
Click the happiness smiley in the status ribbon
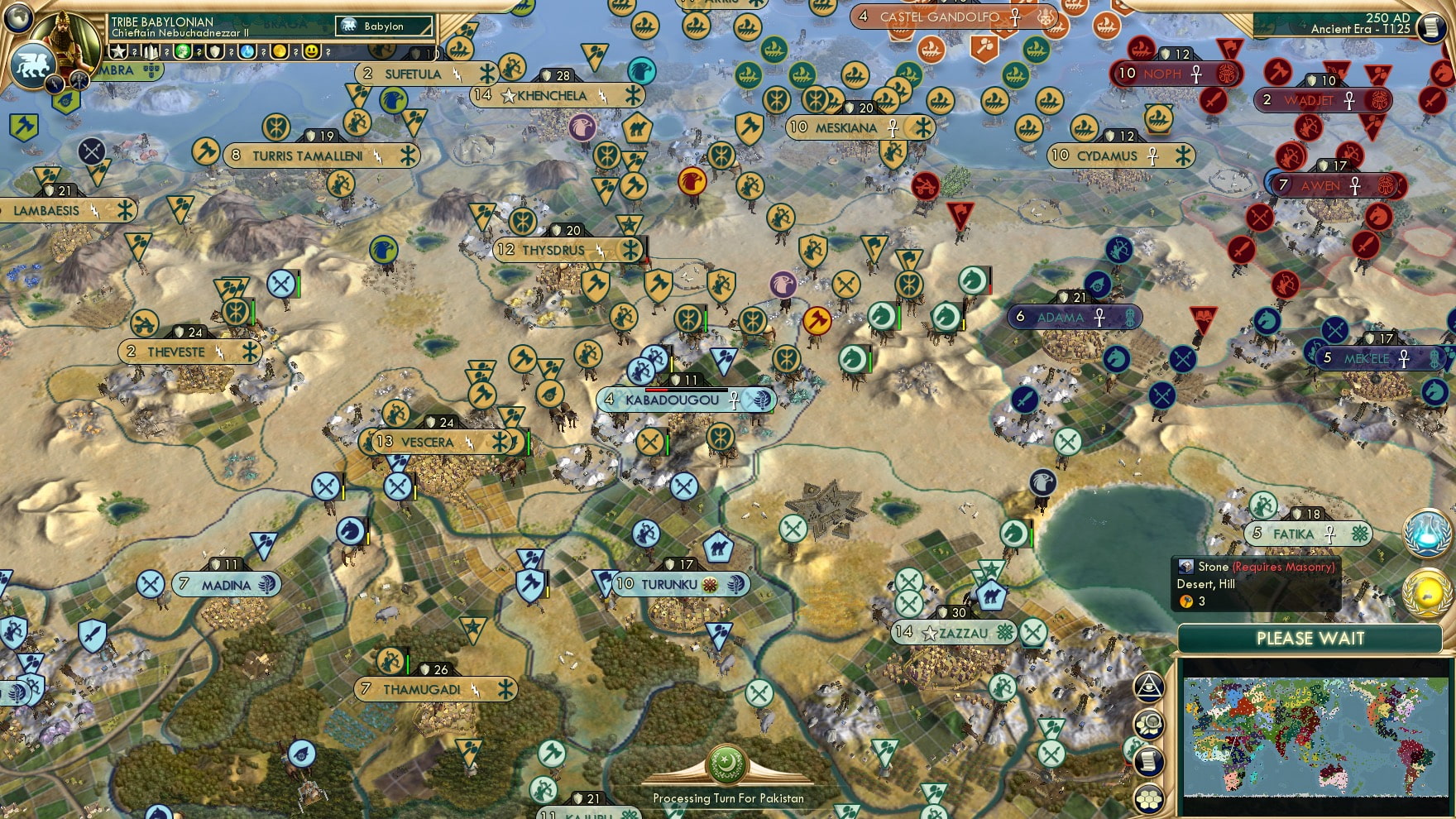tap(312, 50)
